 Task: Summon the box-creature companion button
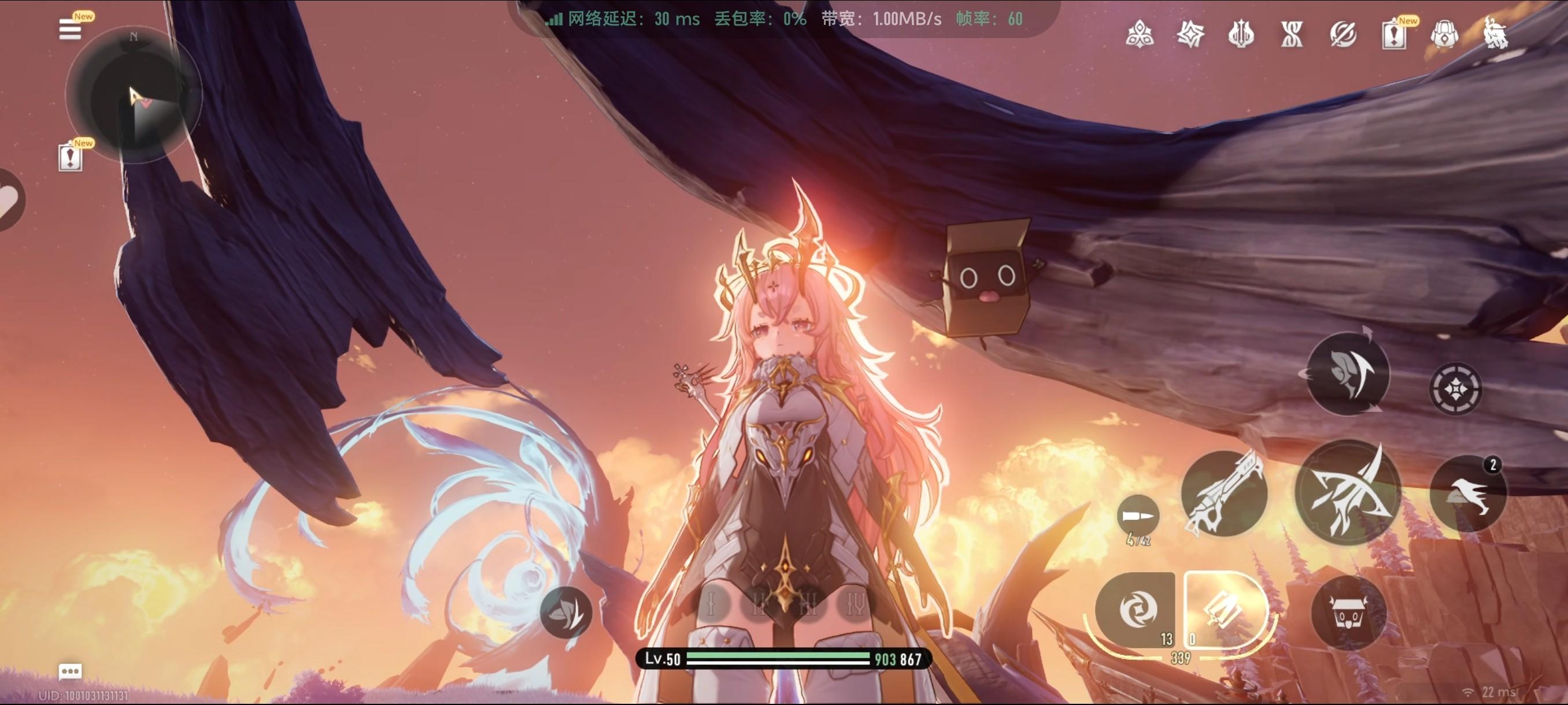(1348, 614)
